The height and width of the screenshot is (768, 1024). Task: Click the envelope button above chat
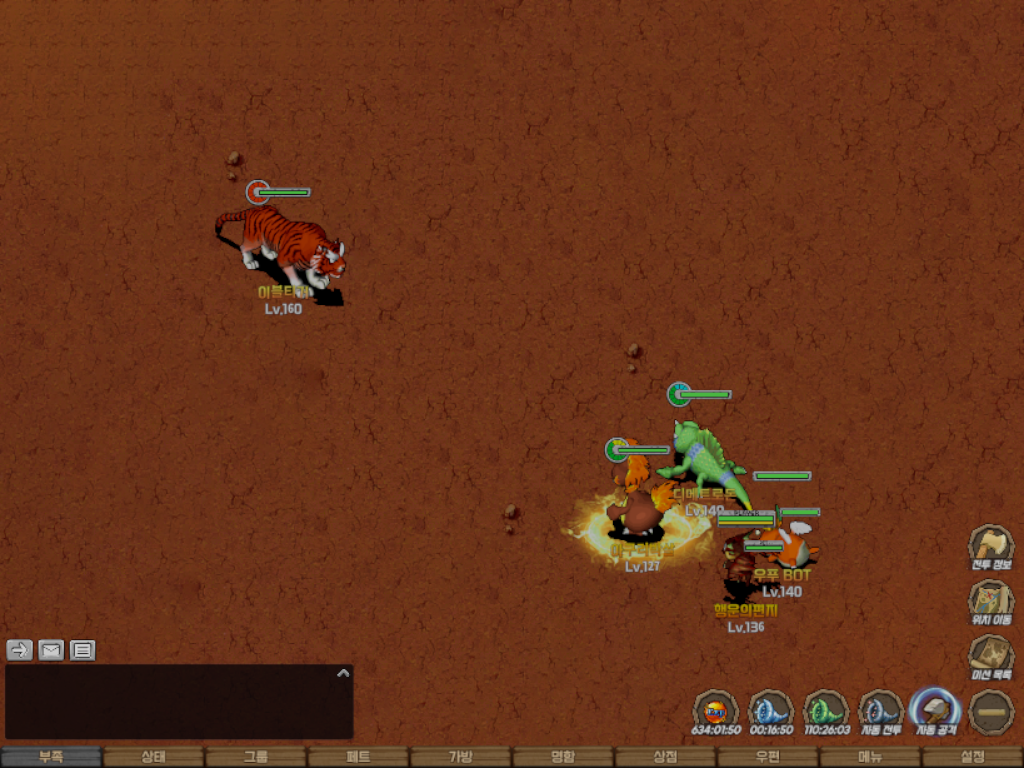pyautogui.click(x=51, y=650)
